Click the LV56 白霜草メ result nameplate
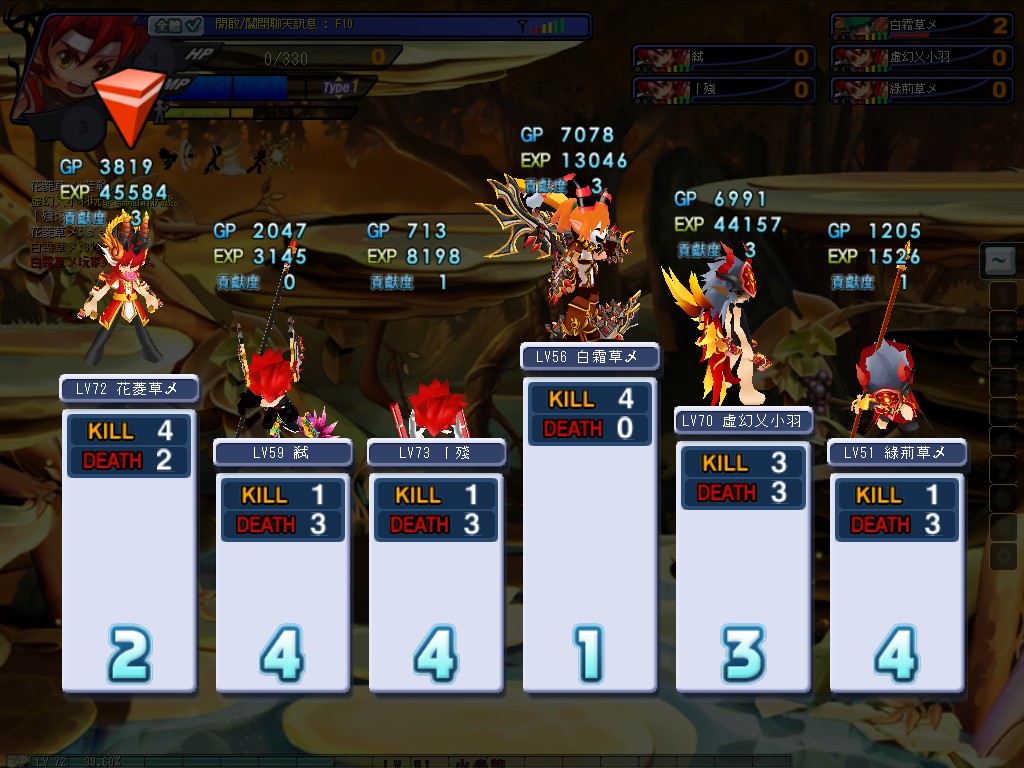The image size is (1024, 768). pos(590,356)
